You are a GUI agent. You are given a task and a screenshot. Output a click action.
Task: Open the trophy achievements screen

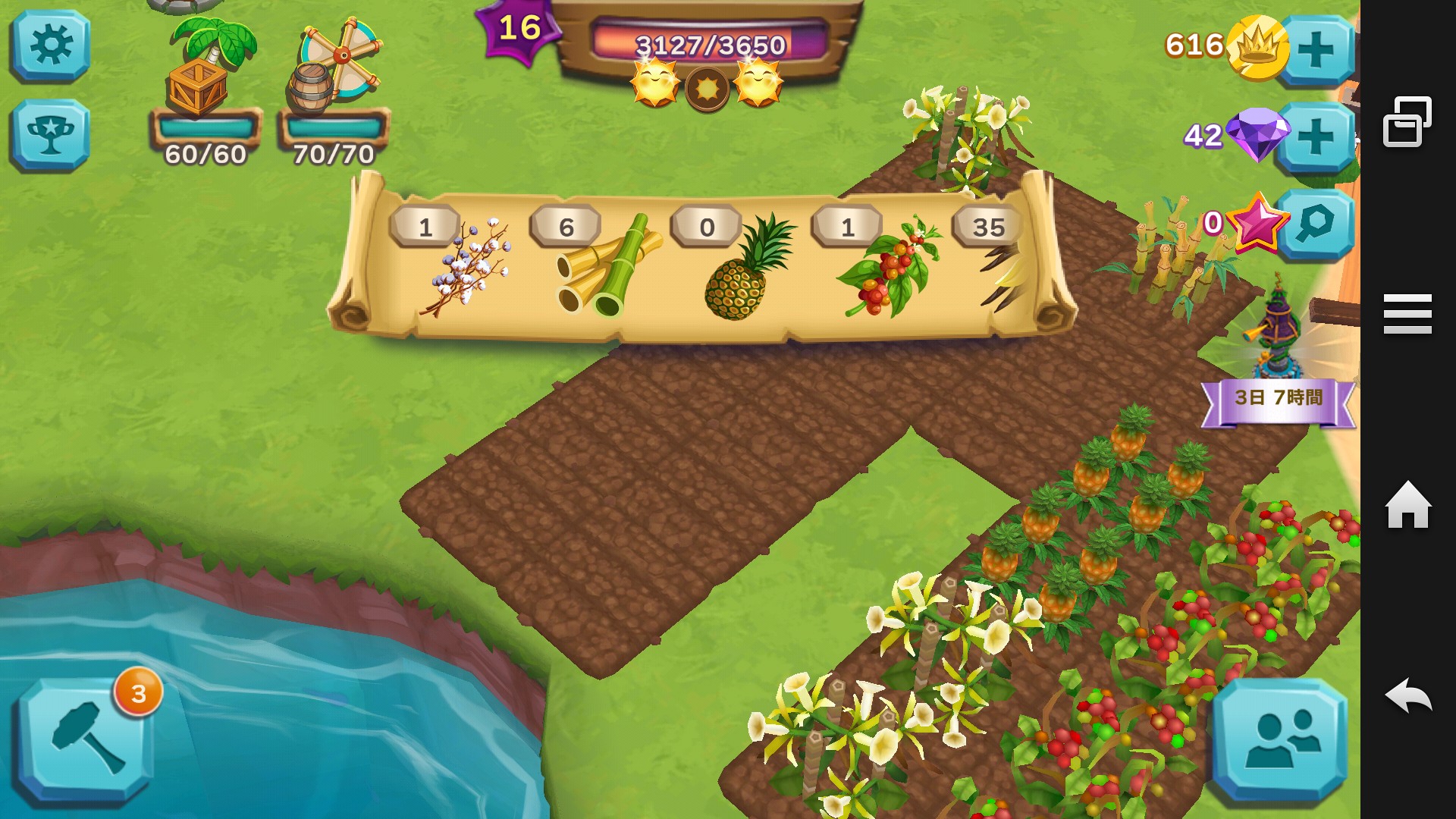(x=50, y=135)
